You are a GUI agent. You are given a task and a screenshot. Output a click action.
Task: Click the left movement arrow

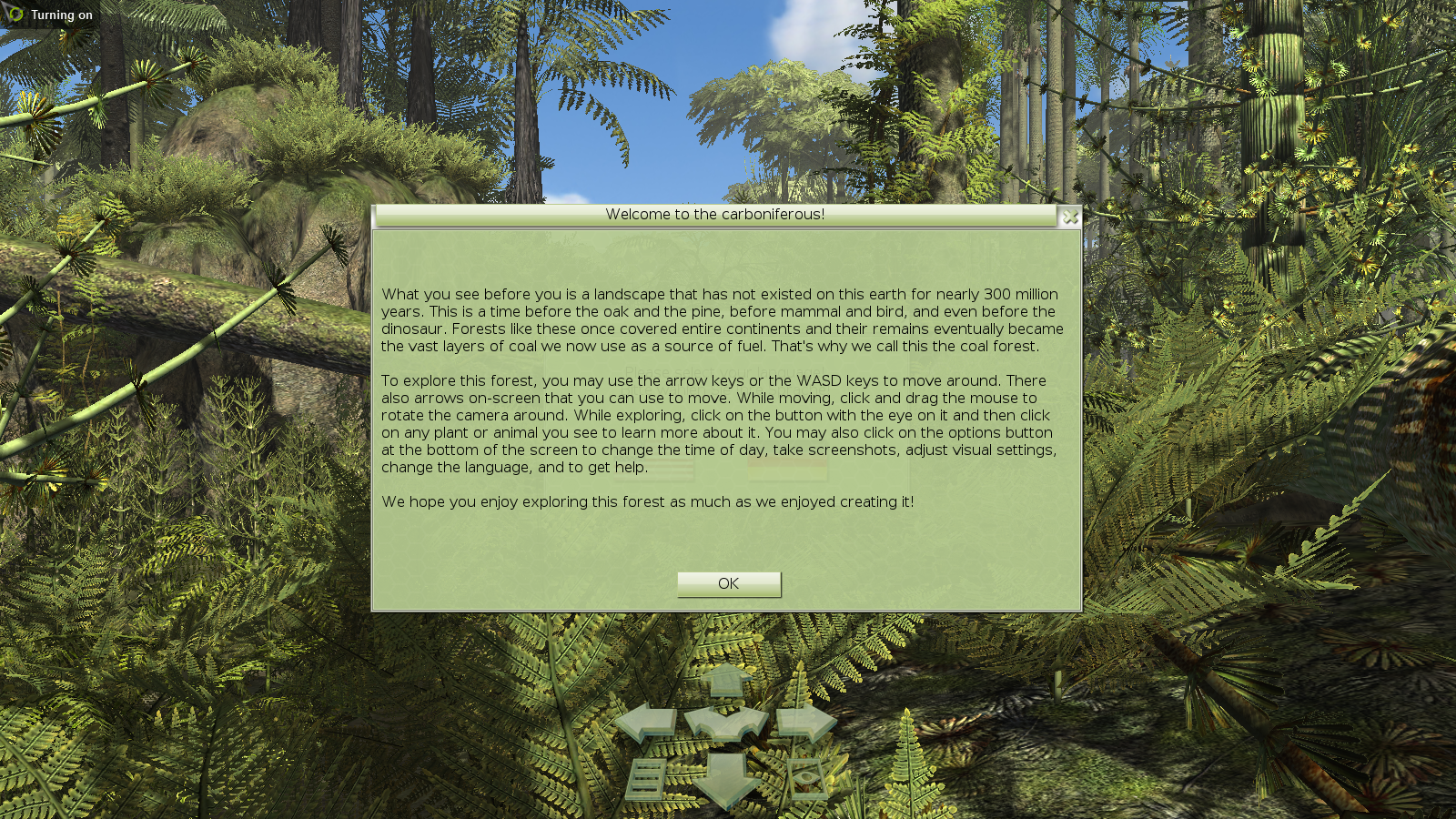click(x=647, y=720)
